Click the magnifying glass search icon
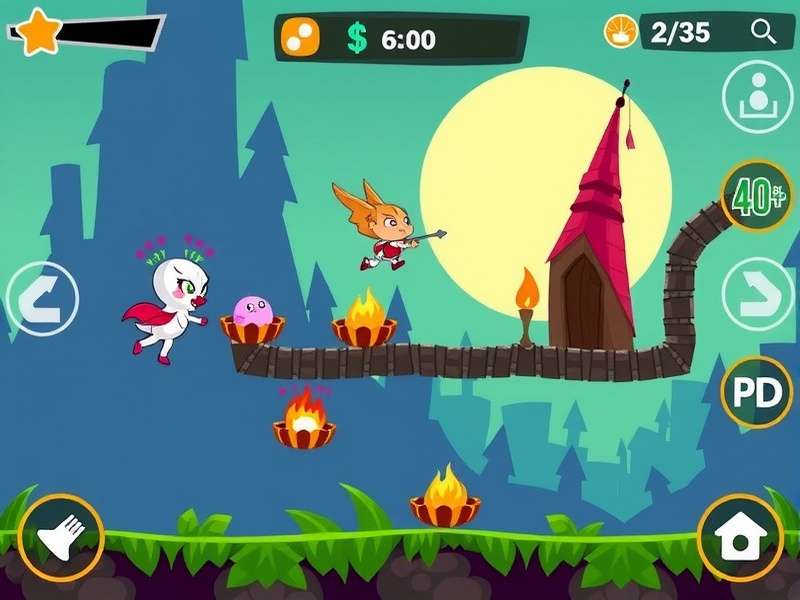 [x=764, y=33]
